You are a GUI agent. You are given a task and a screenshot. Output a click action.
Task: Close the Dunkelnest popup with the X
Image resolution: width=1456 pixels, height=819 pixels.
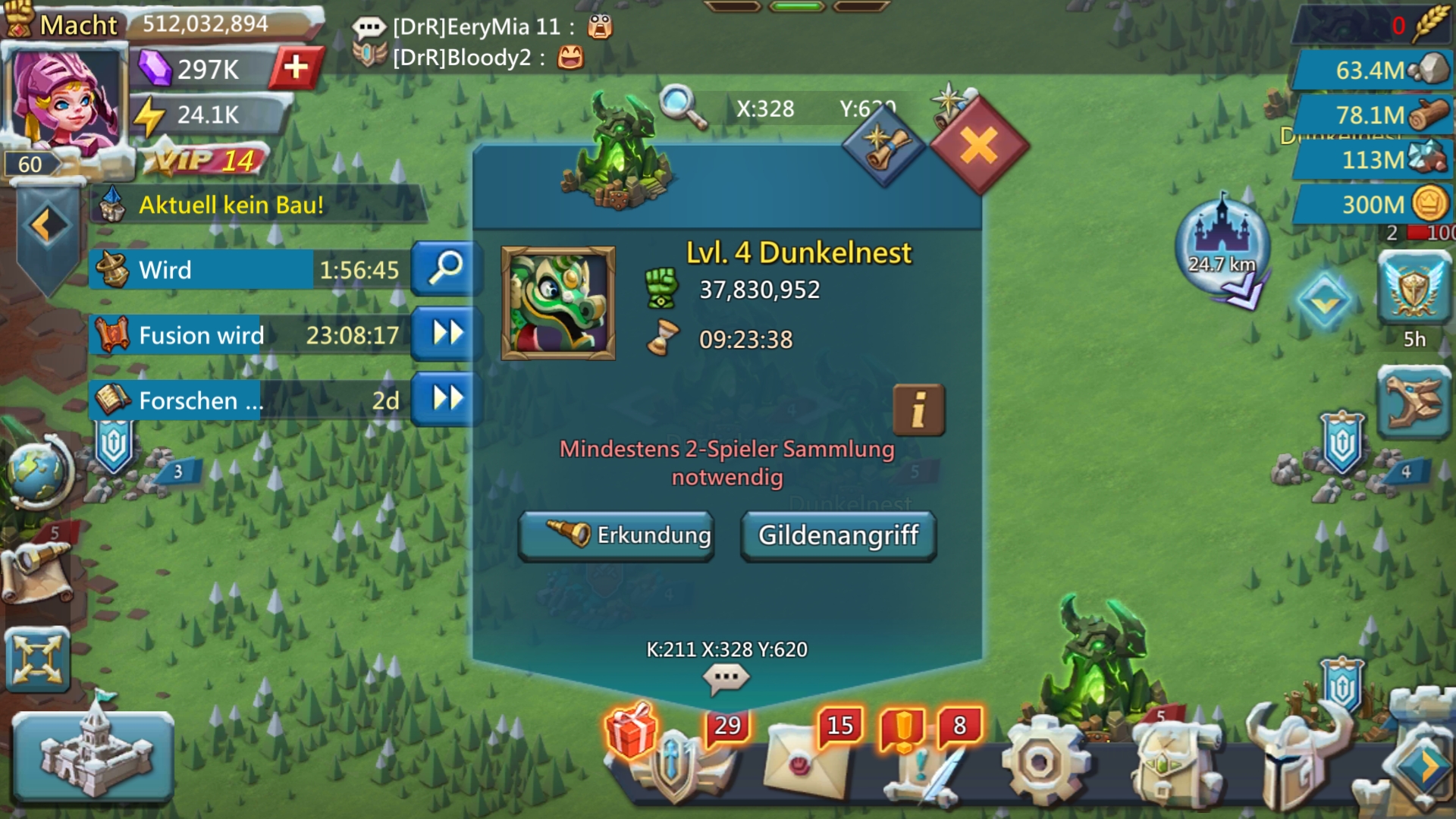(978, 145)
